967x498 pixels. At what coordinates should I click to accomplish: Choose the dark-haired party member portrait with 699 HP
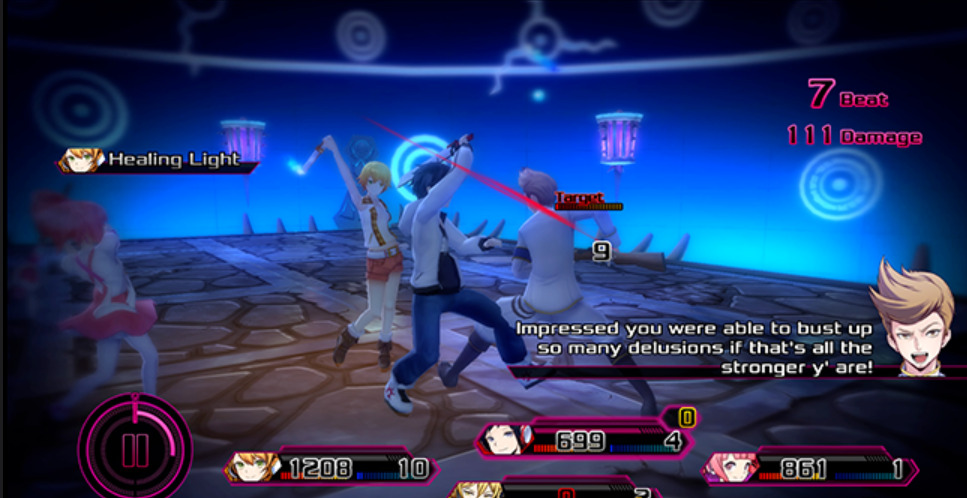(x=499, y=438)
